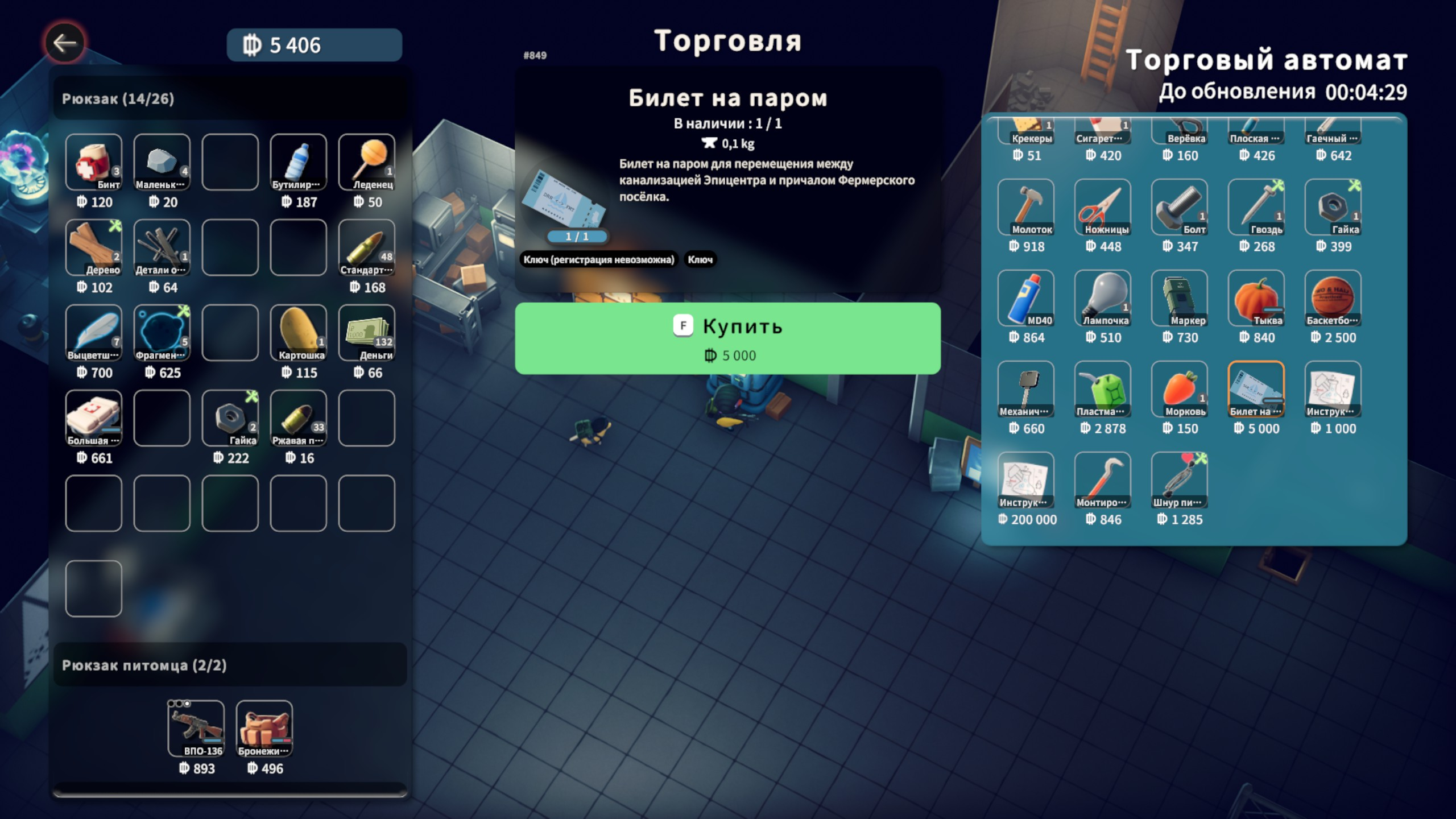Select the Бинт bandage slot in backpack

pos(94,162)
